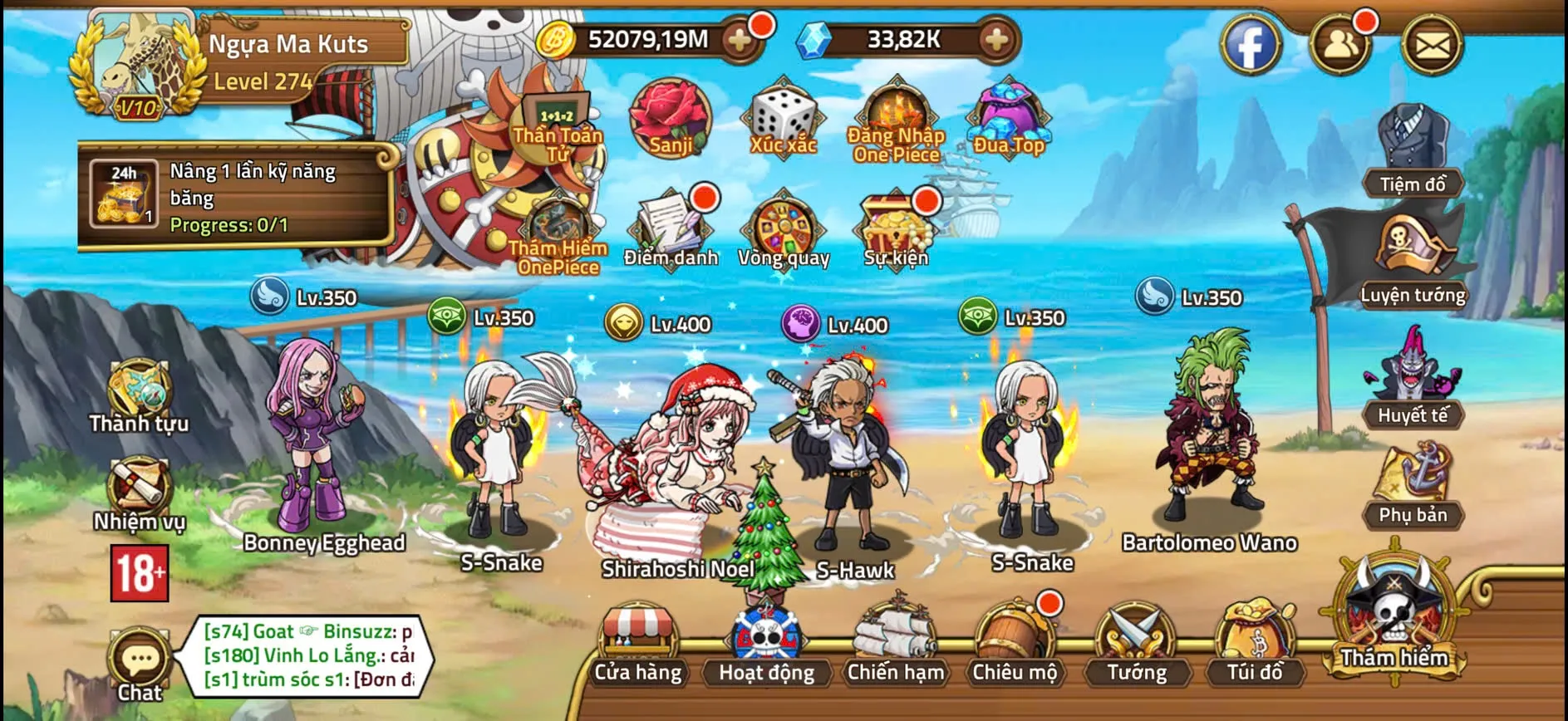This screenshot has width=1568, height=721.
Task: Check the mail envelope icon
Action: tap(1432, 46)
